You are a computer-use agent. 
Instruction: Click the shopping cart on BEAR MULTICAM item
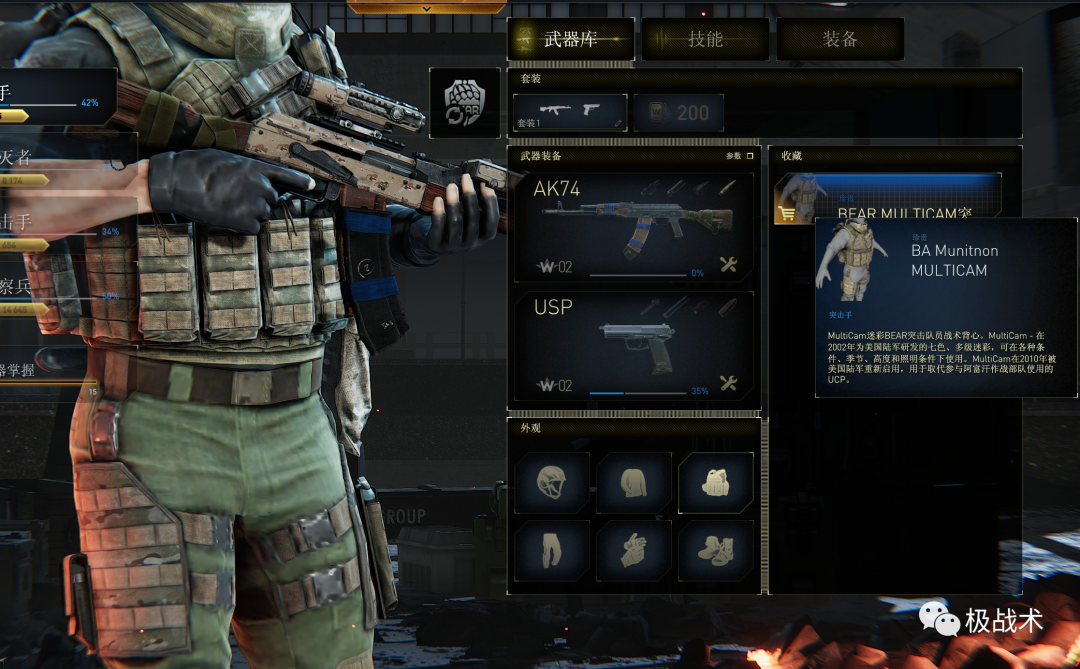[x=787, y=212]
